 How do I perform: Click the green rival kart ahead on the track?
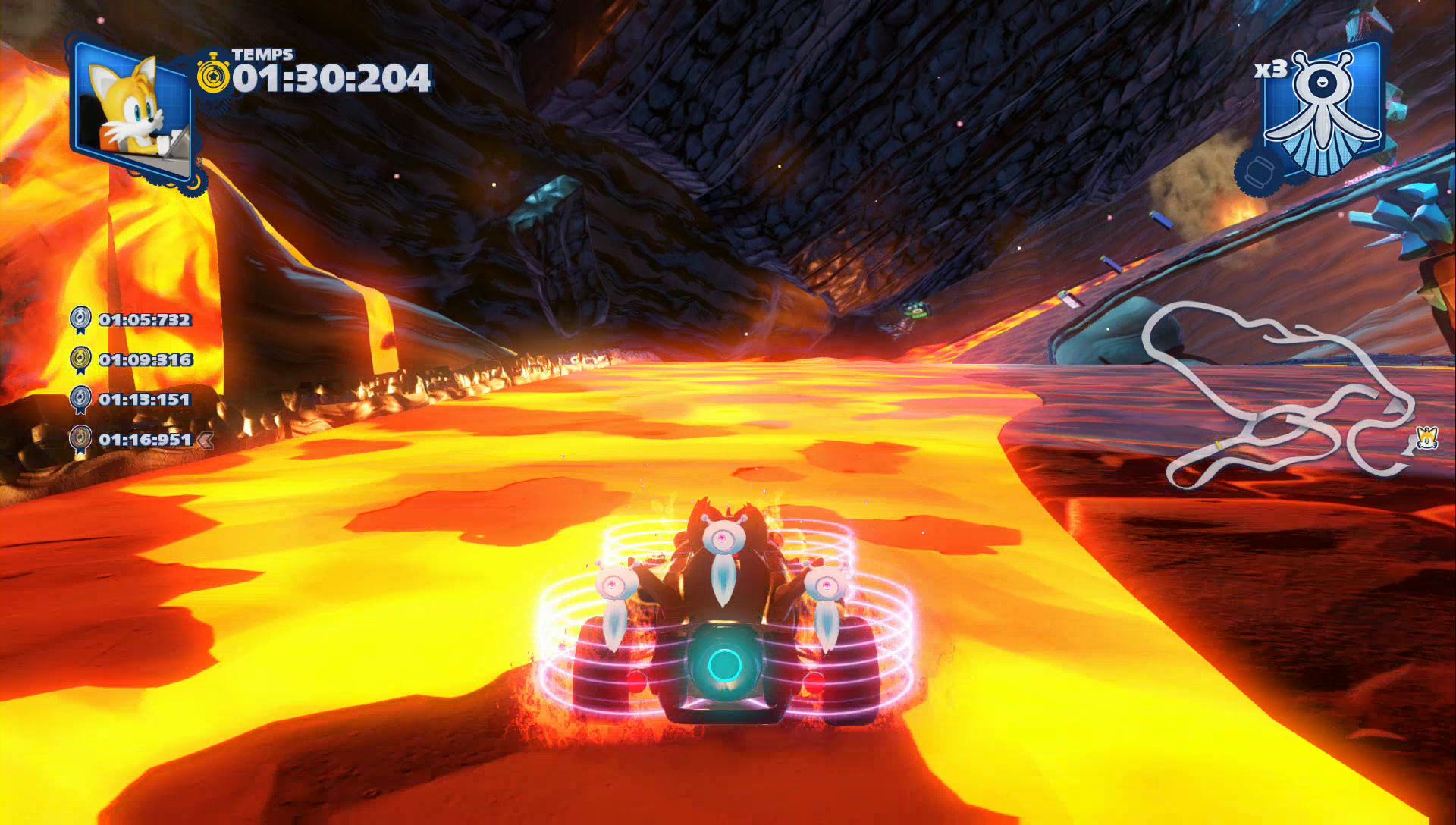[917, 312]
